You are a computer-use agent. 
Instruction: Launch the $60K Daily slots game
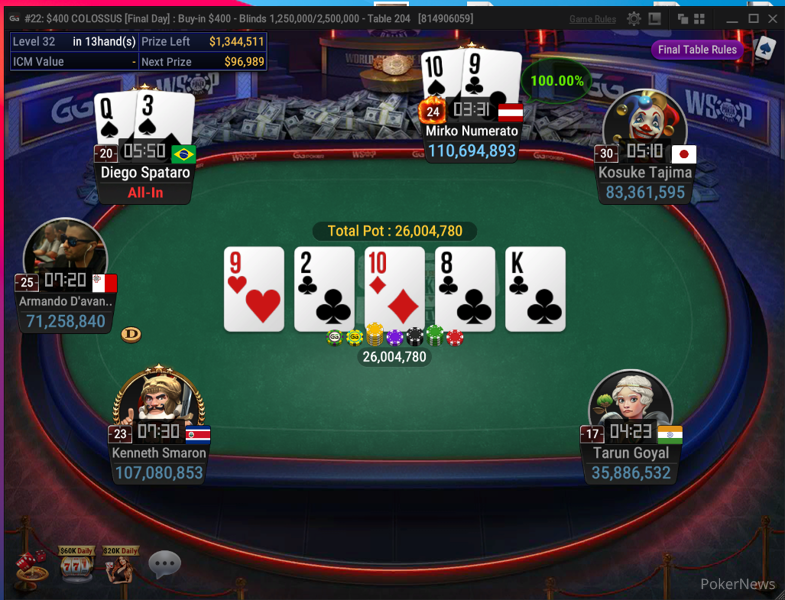(x=76, y=566)
